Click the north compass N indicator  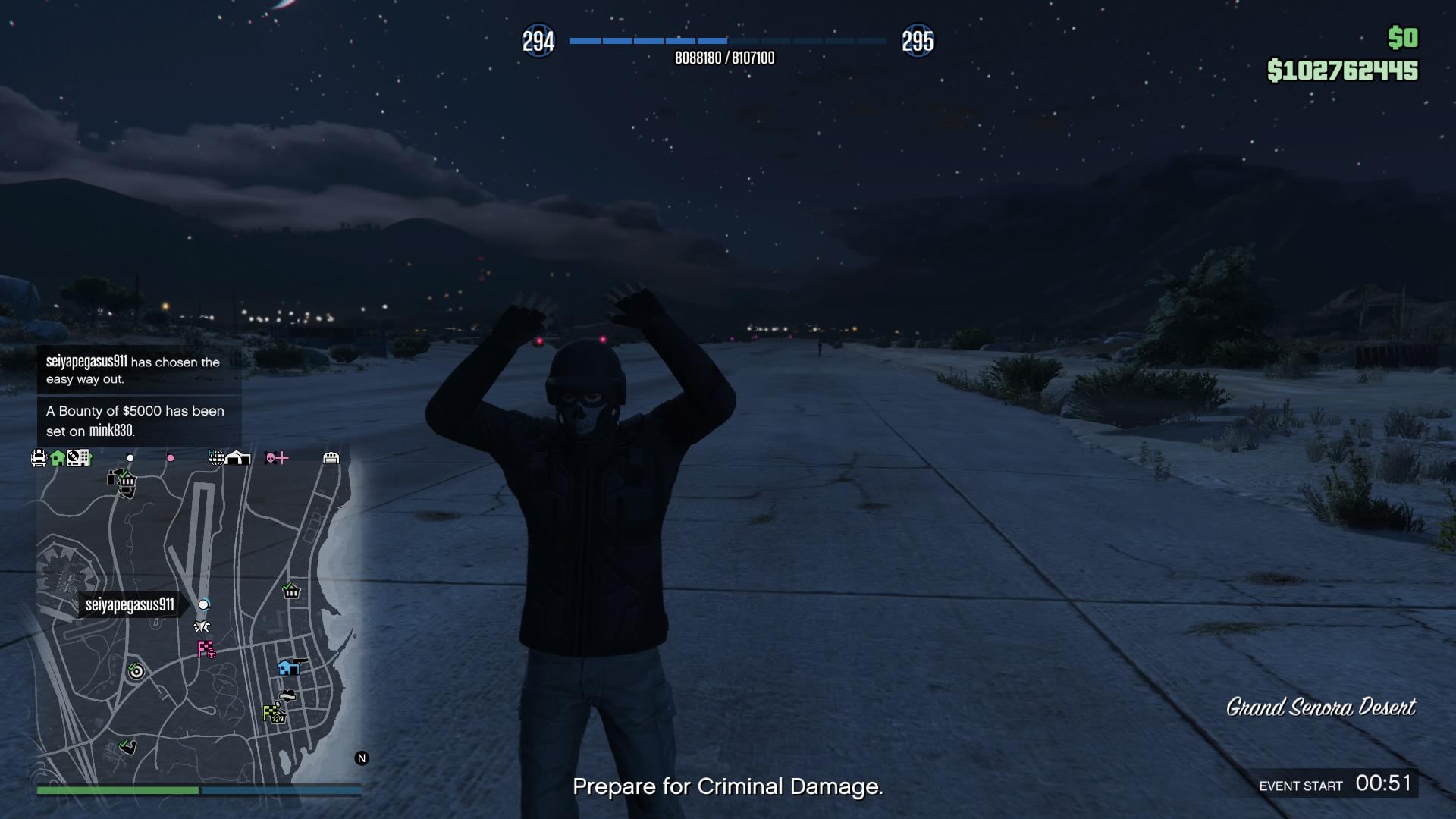[x=362, y=758]
